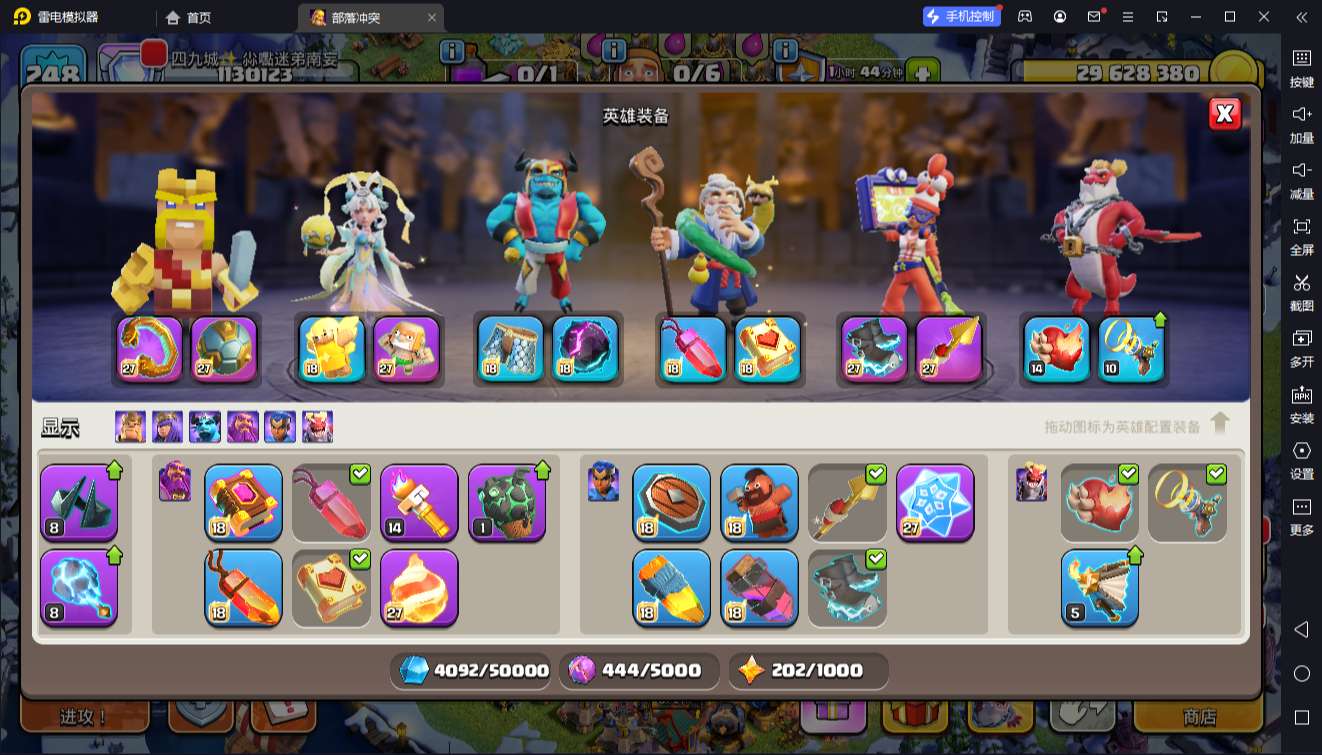Screen dimensions: 1322x755
Task: Select the equipped spiky ball slot
Action: tap(224, 349)
